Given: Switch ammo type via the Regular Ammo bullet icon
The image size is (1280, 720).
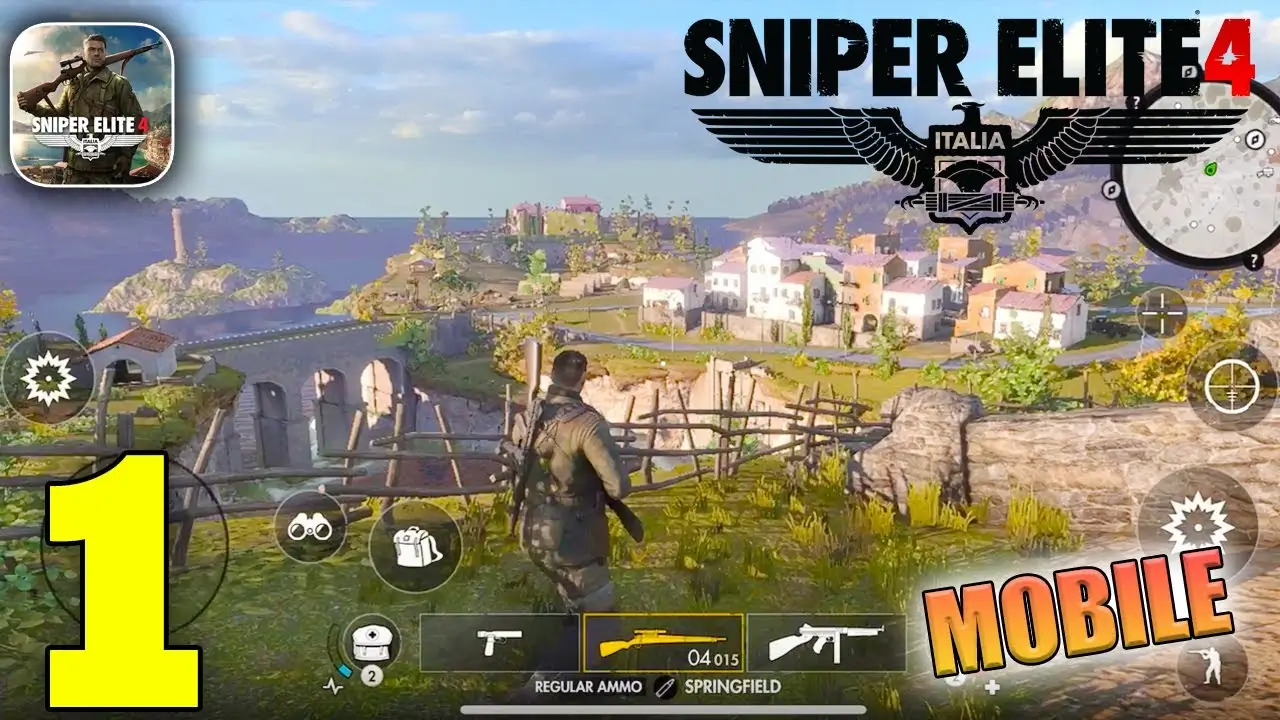Looking at the screenshot, I should point(664,687).
